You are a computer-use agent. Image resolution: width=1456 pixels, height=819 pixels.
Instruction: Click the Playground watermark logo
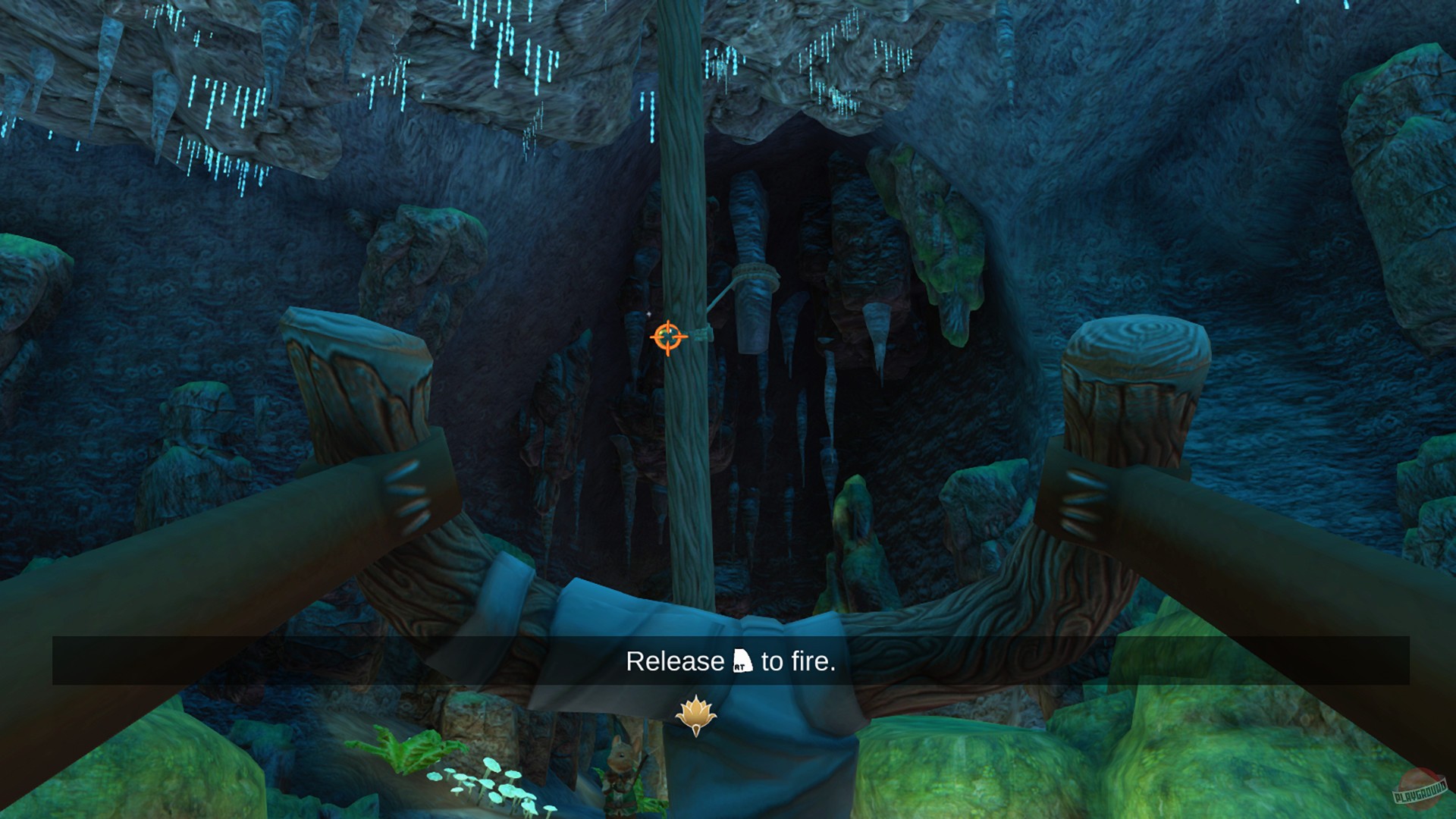pos(1417,789)
